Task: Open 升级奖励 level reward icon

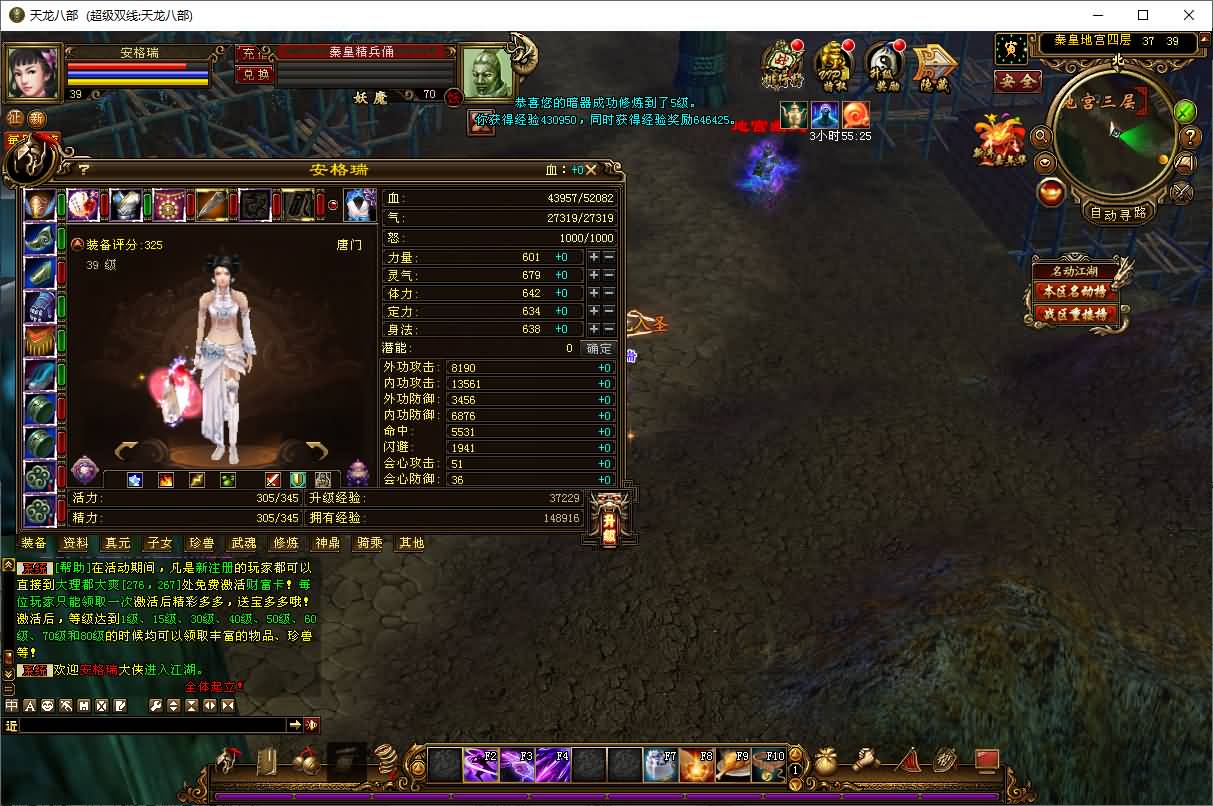Action: 883,66
